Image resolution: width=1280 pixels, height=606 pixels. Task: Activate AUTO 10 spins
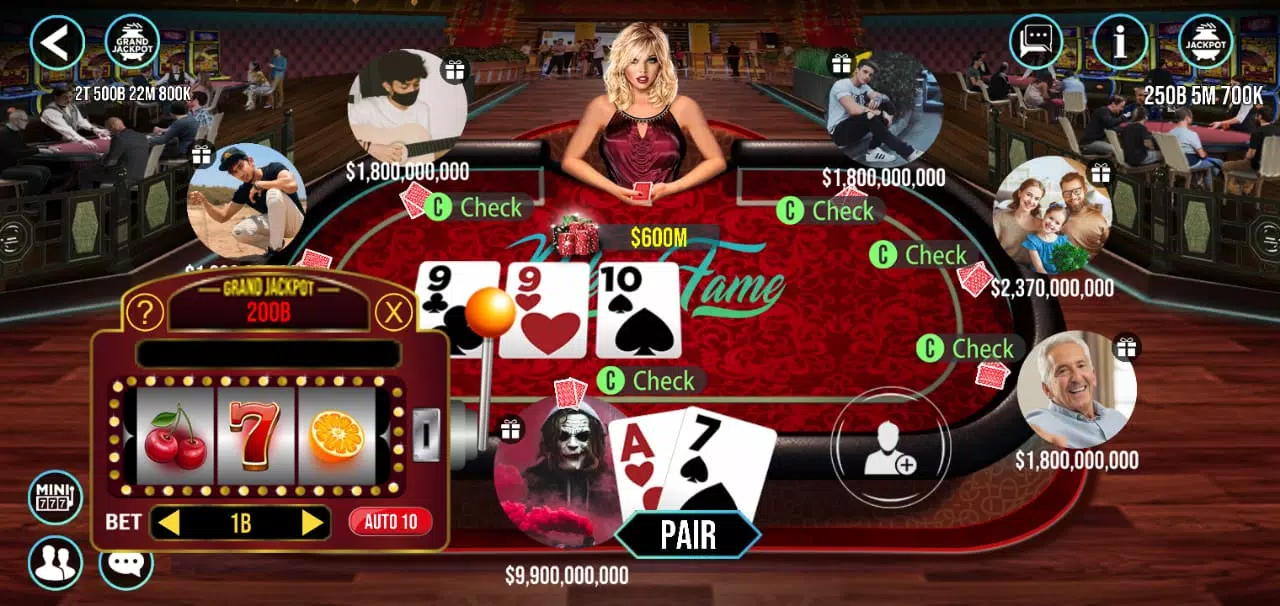(390, 521)
